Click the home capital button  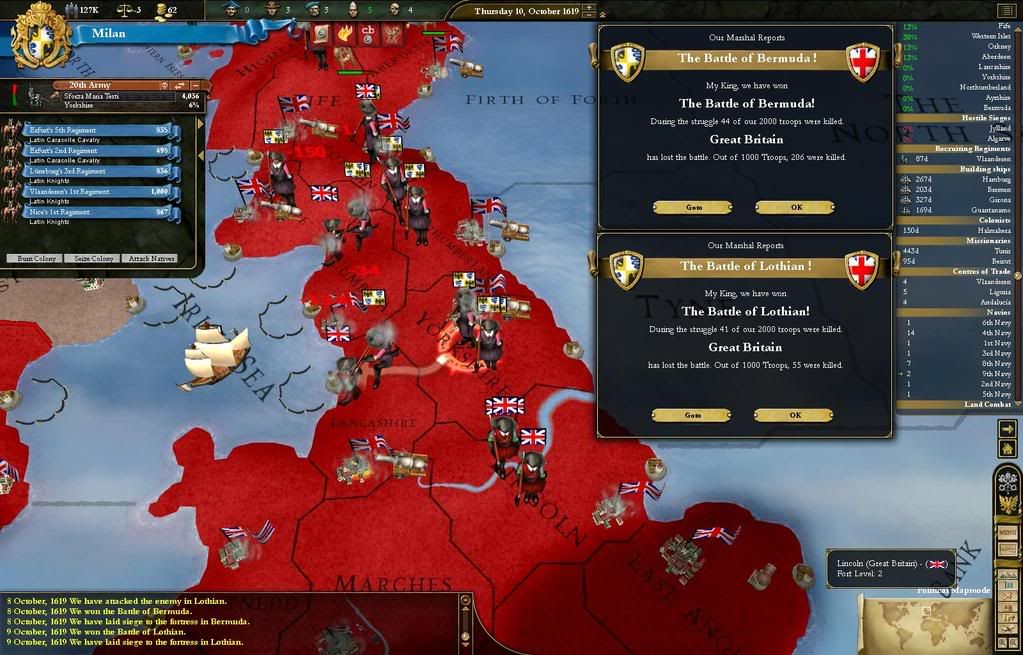(x=1007, y=449)
